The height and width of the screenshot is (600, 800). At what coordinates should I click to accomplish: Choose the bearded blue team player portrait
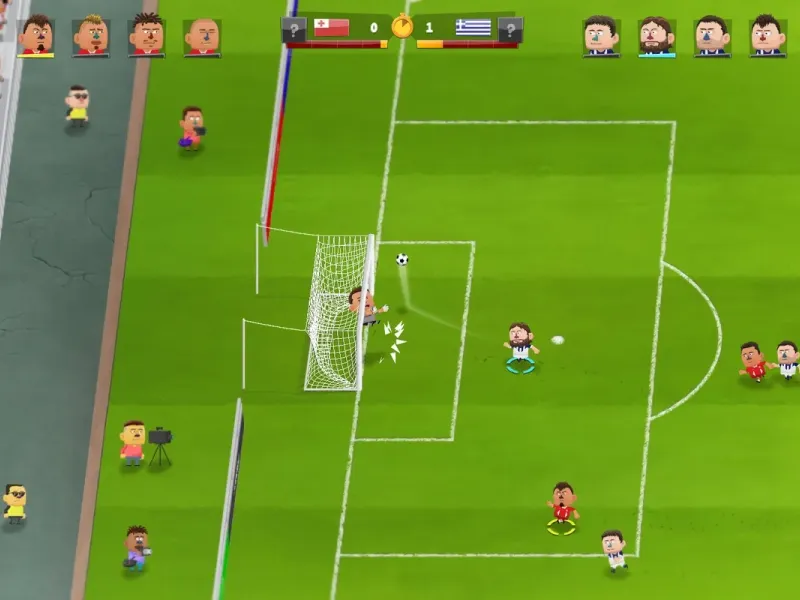[x=657, y=36]
